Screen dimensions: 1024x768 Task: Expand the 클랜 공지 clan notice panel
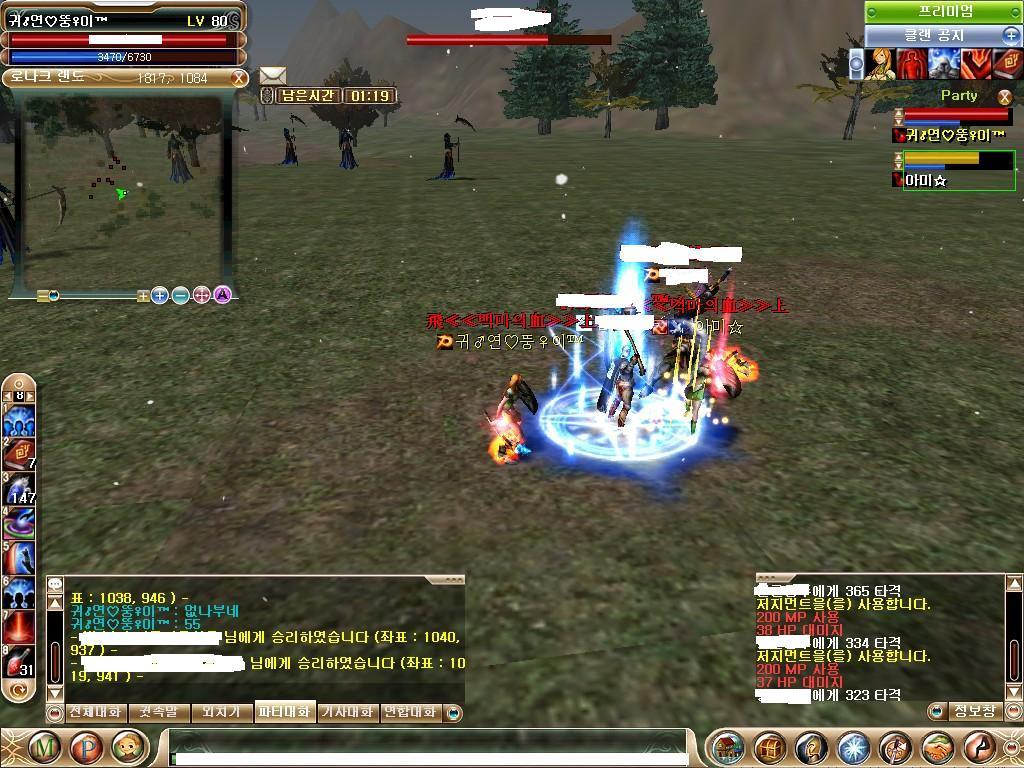(1011, 35)
